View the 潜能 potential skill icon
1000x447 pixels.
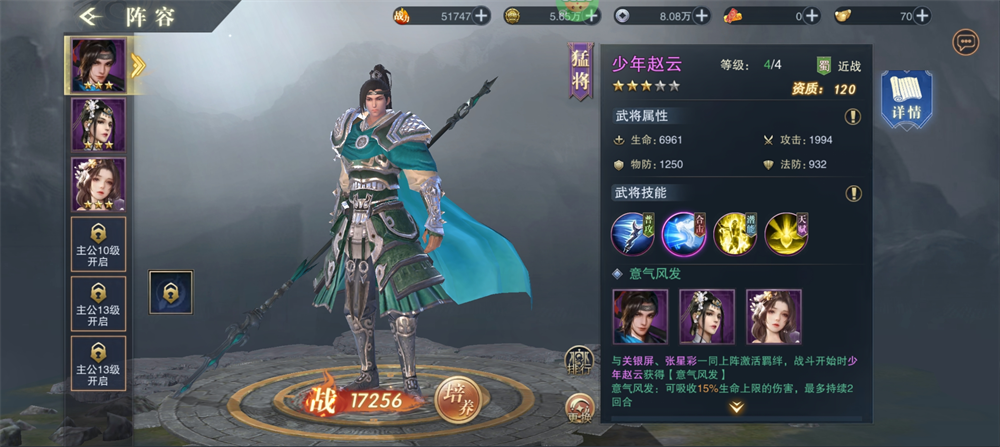coord(735,234)
